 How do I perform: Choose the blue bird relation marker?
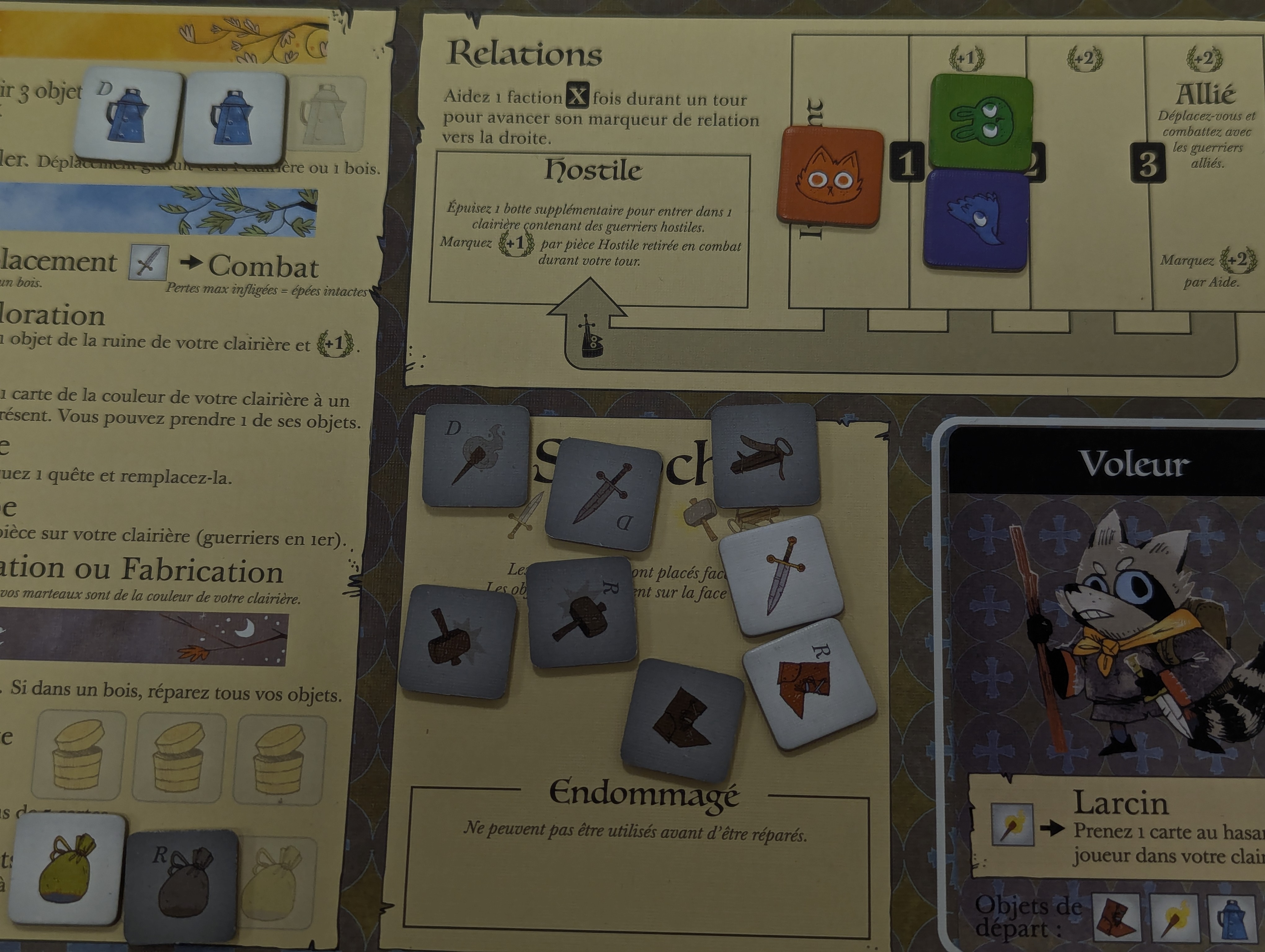pos(976,220)
